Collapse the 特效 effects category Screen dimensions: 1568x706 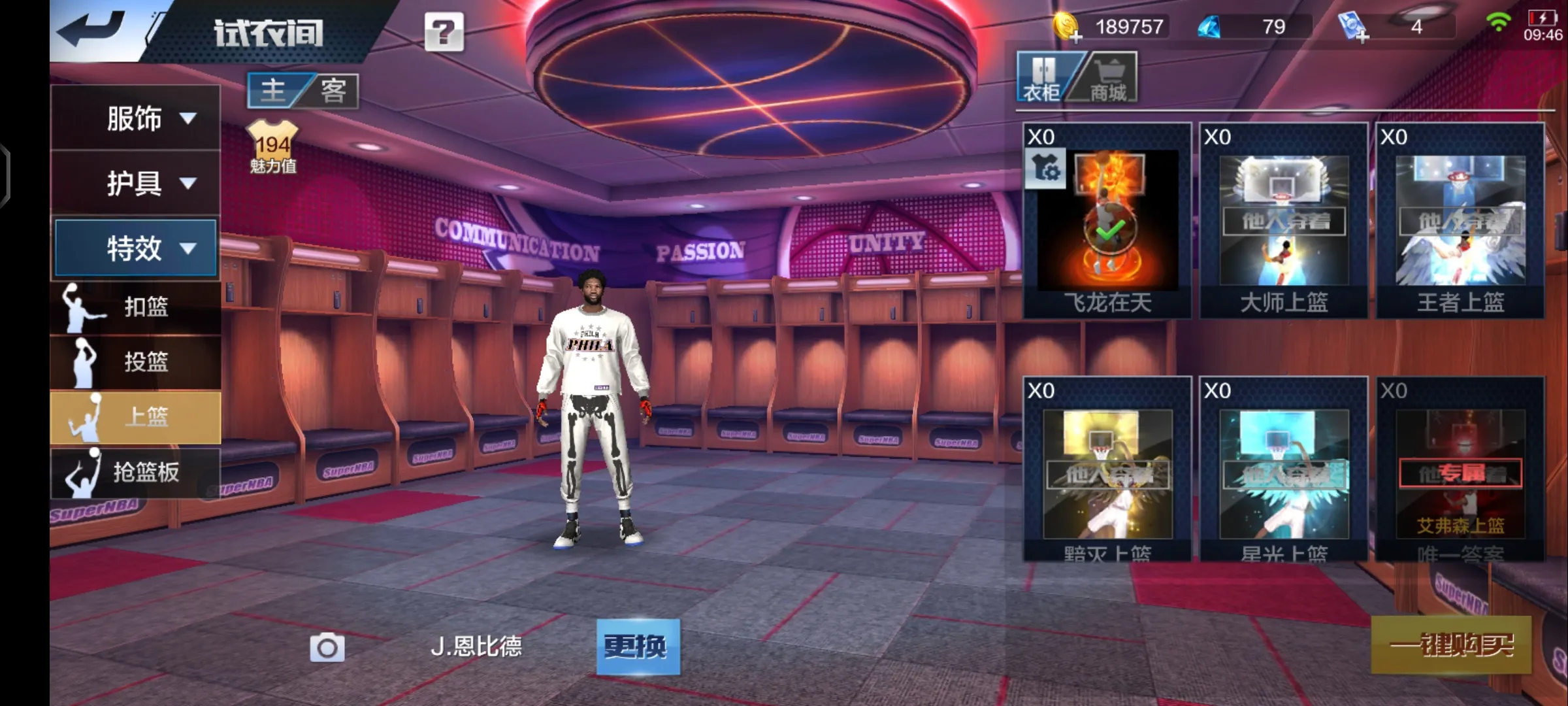click(x=135, y=248)
